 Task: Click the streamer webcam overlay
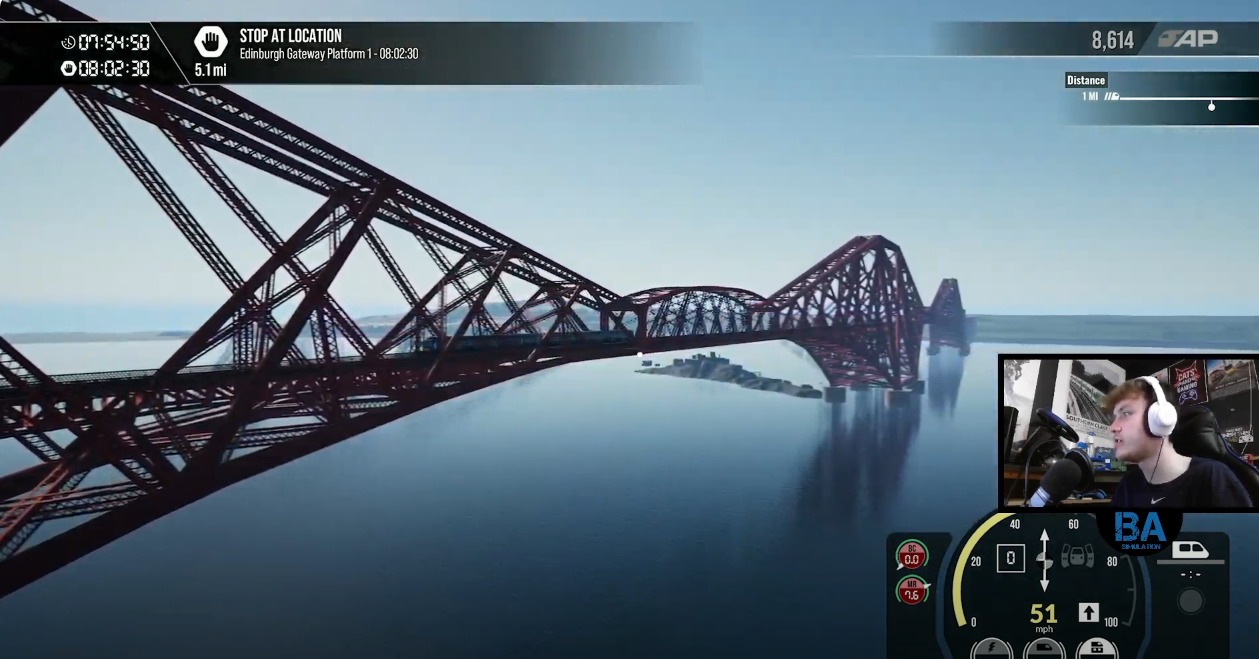click(x=1128, y=432)
